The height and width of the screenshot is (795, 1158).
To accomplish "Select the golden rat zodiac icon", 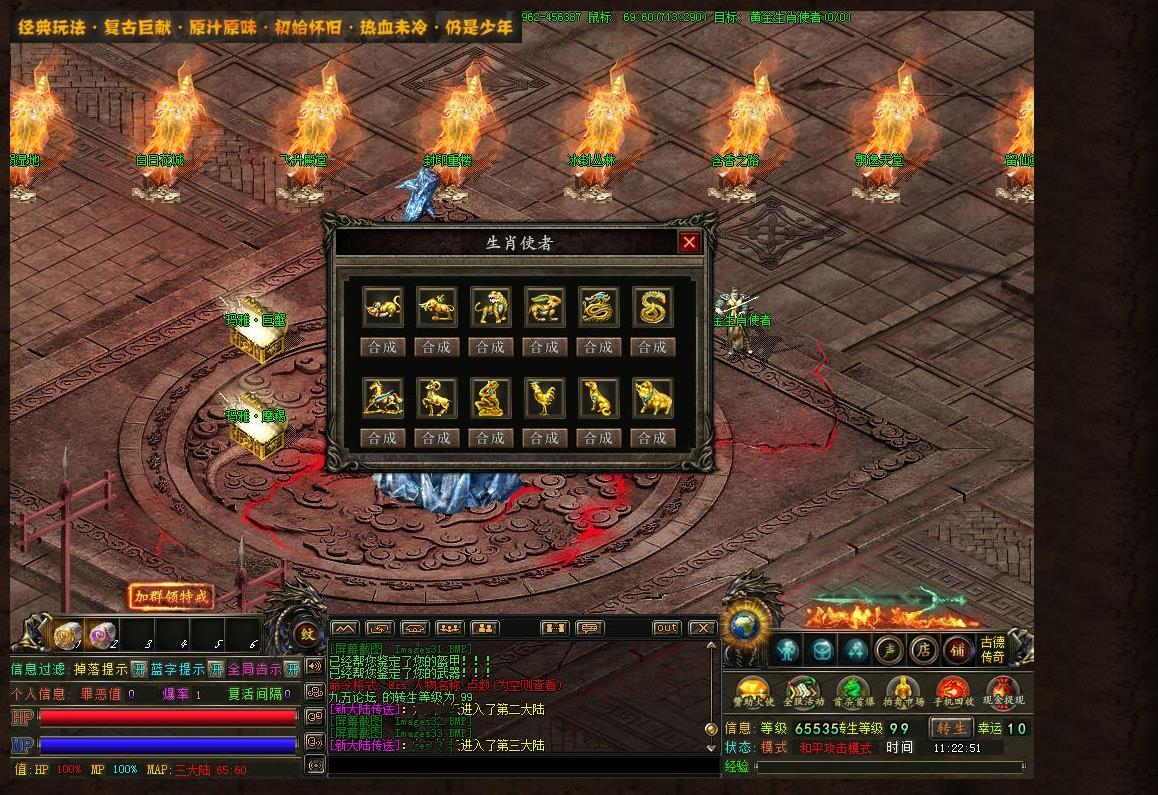I will [382, 308].
